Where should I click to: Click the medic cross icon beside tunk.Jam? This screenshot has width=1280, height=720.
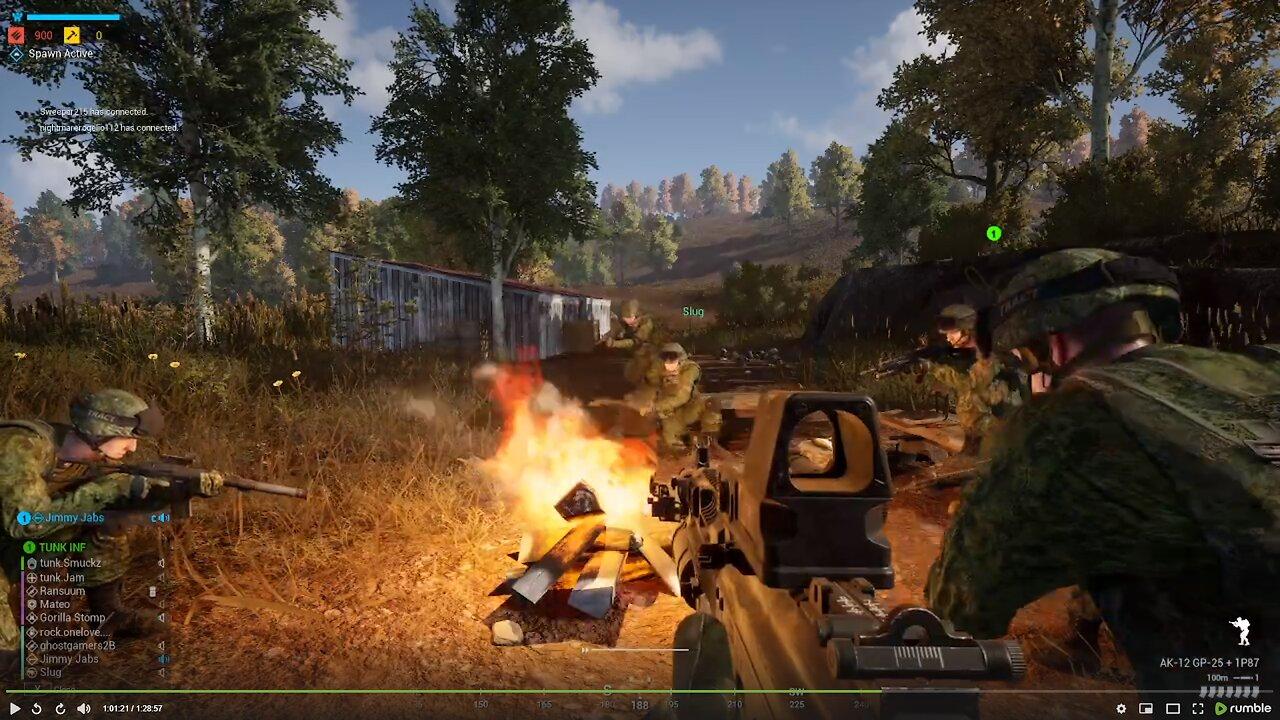[x=31, y=578]
